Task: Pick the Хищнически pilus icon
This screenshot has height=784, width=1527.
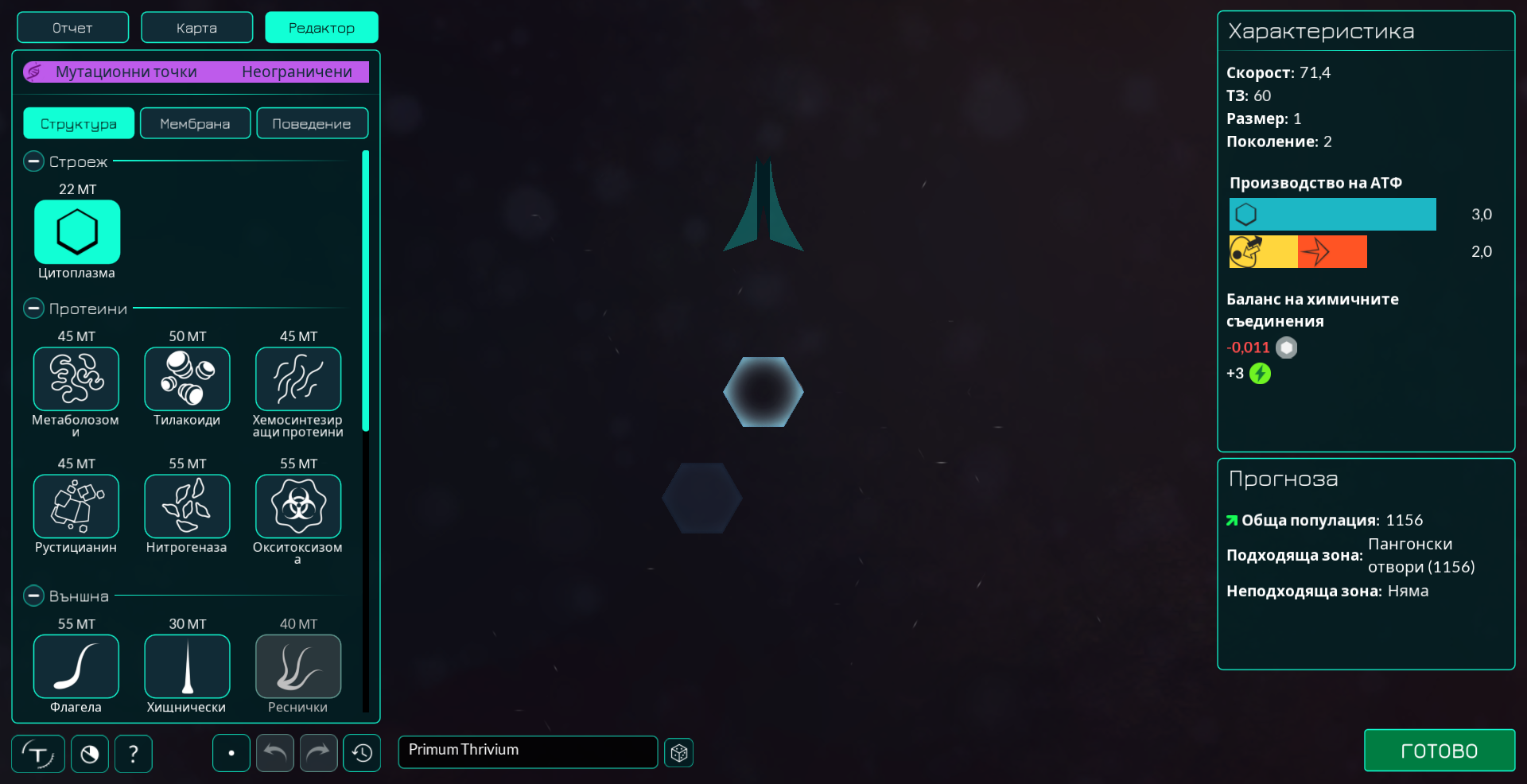Action: [187, 666]
